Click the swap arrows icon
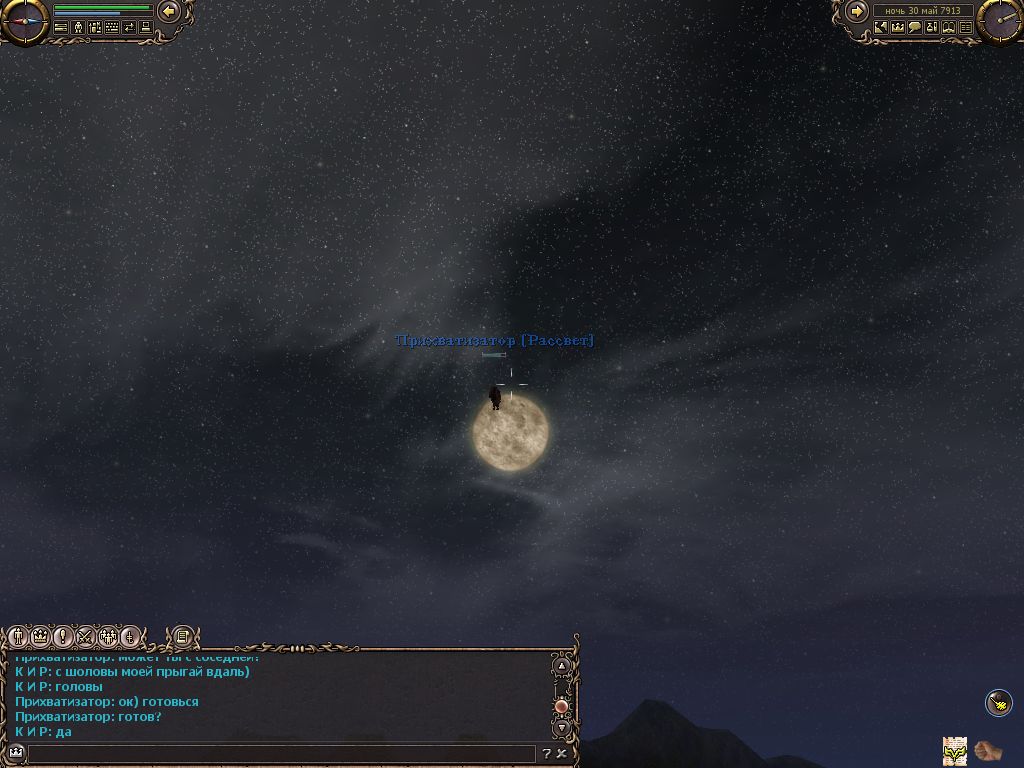The height and width of the screenshot is (768, 1024). click(x=129, y=28)
